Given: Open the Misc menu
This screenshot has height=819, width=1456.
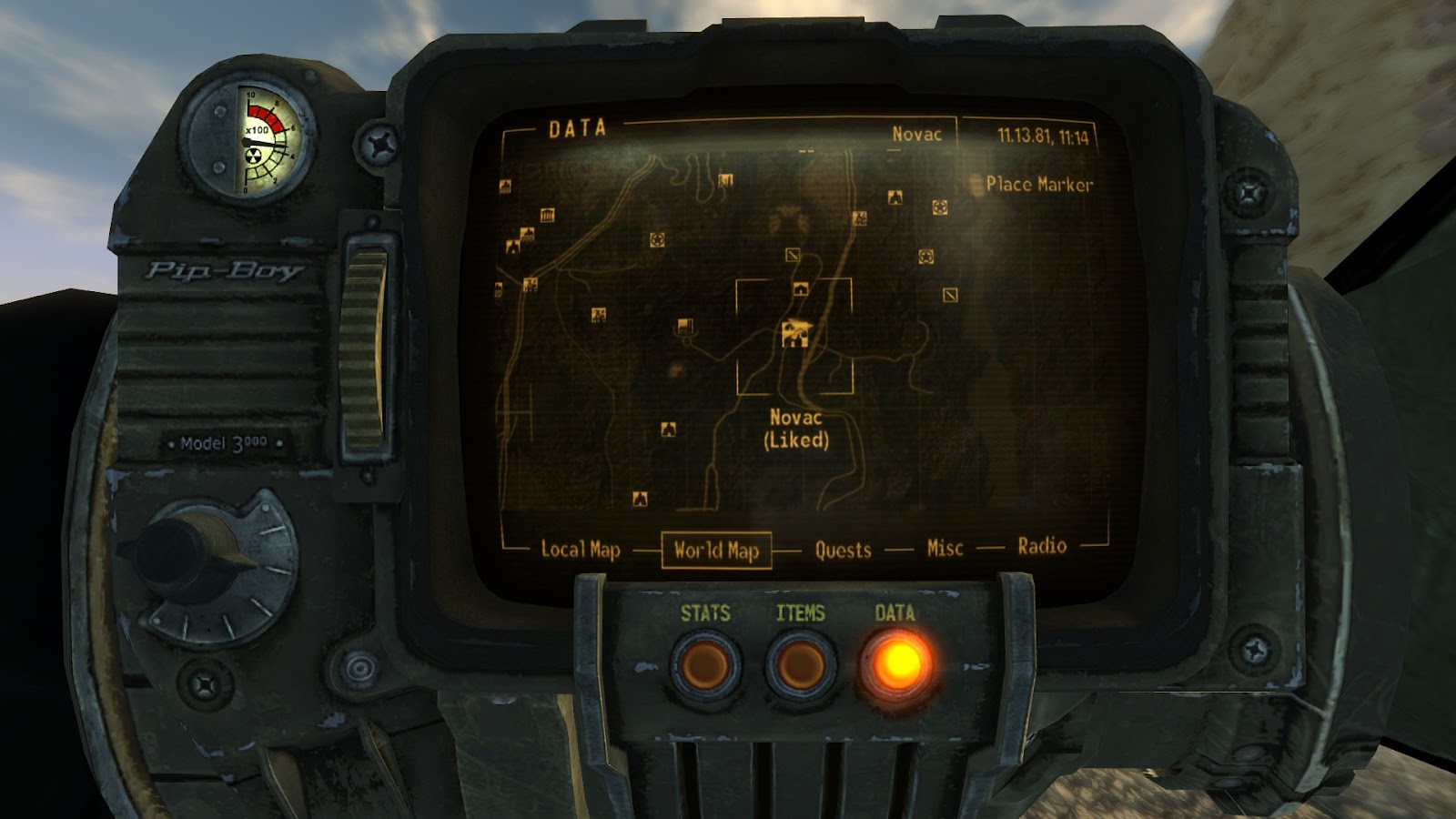Looking at the screenshot, I should coord(945,548).
